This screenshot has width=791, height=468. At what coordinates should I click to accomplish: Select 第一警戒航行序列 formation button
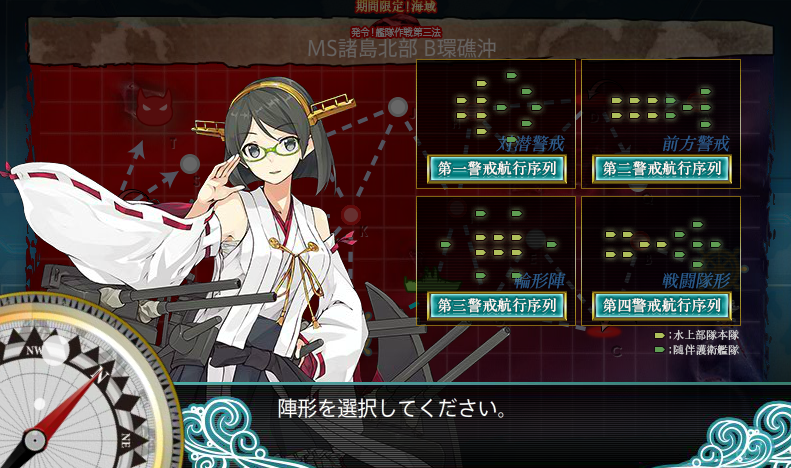(496, 169)
